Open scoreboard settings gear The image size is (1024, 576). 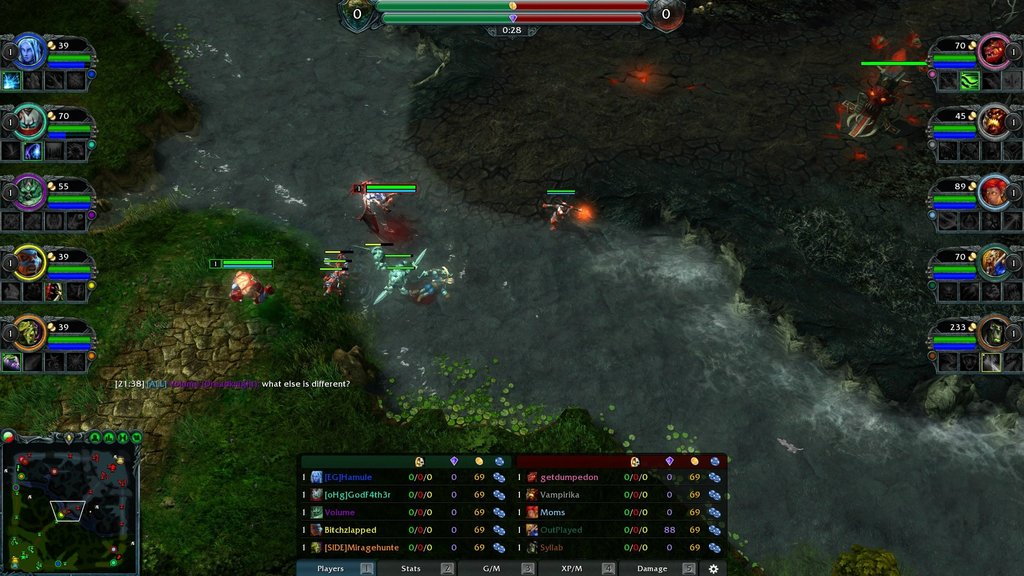coord(713,568)
